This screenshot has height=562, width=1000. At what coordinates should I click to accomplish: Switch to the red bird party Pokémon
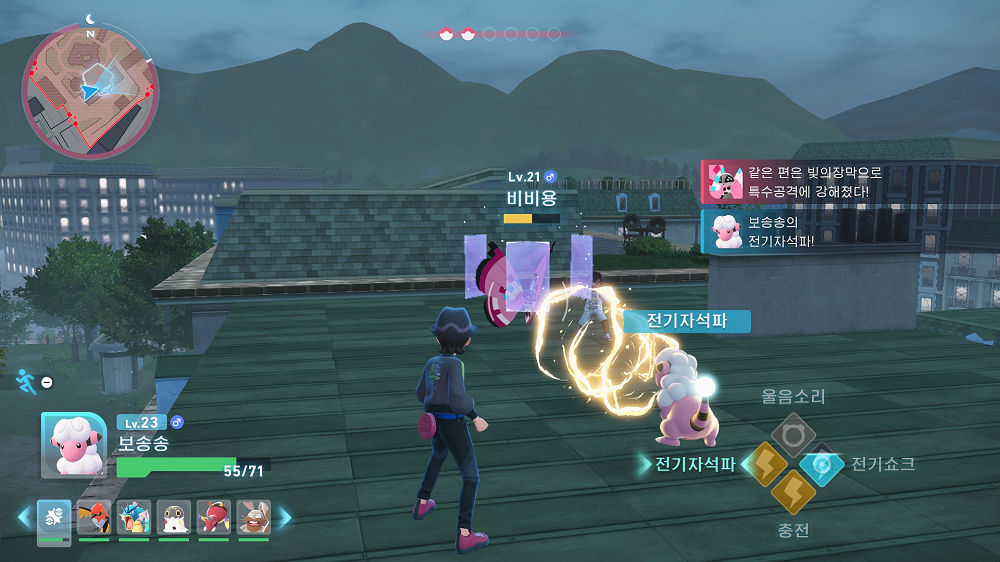[94, 517]
